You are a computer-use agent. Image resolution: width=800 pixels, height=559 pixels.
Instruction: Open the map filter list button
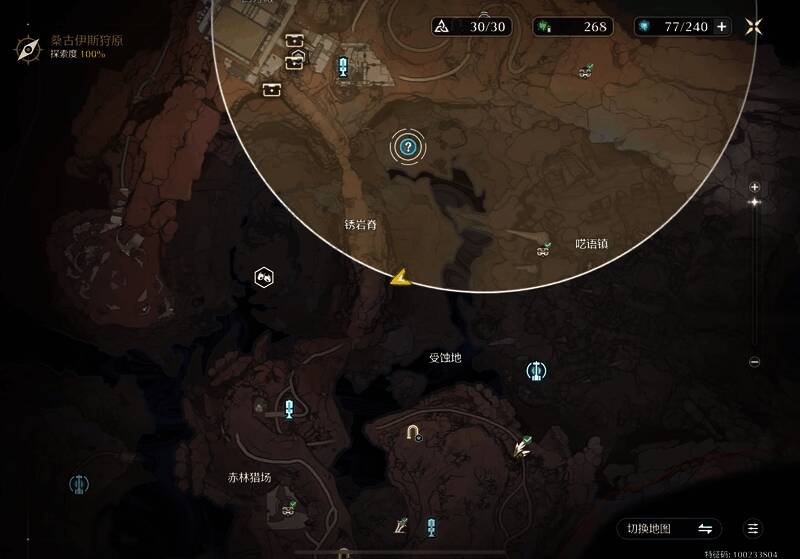point(753,528)
